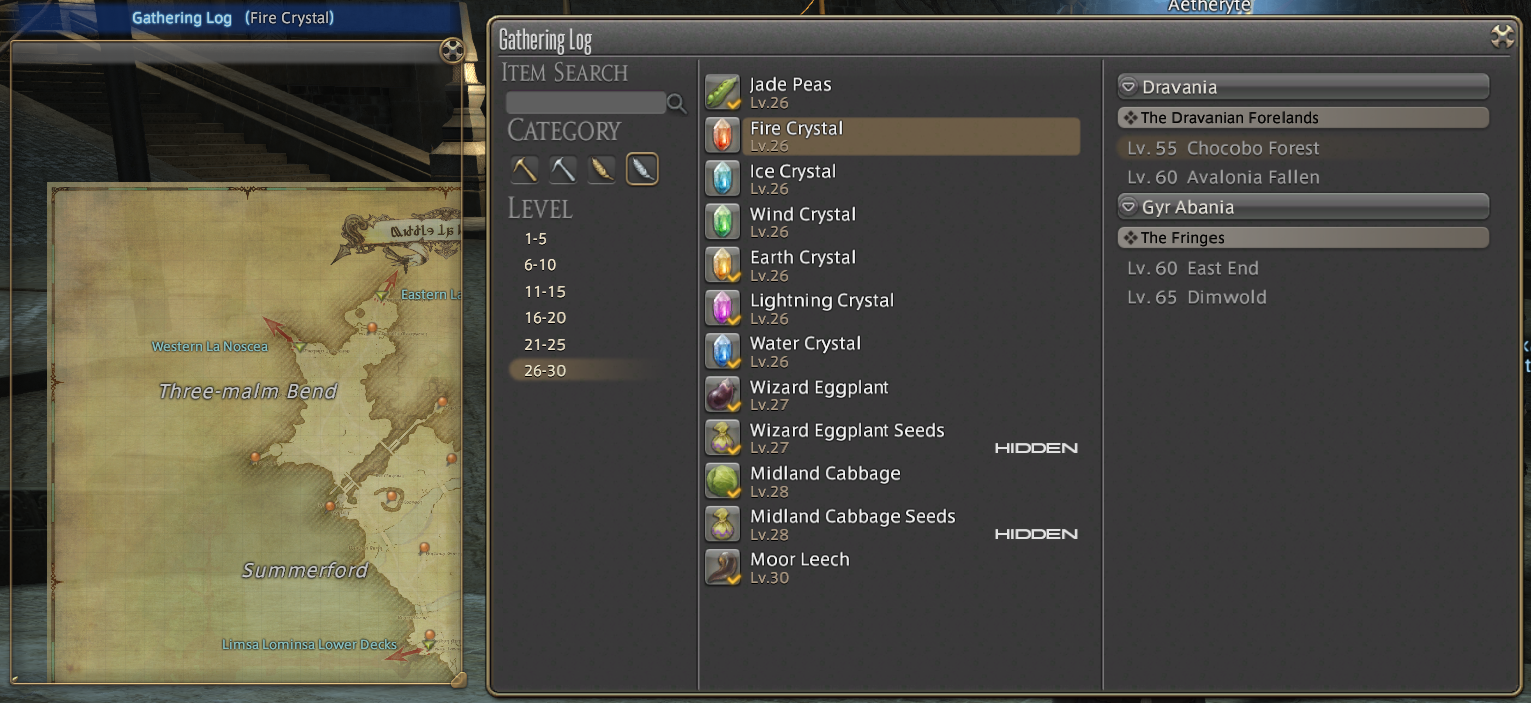Select the Mining pickaxe category icon
The height and width of the screenshot is (703, 1531).
click(525, 169)
